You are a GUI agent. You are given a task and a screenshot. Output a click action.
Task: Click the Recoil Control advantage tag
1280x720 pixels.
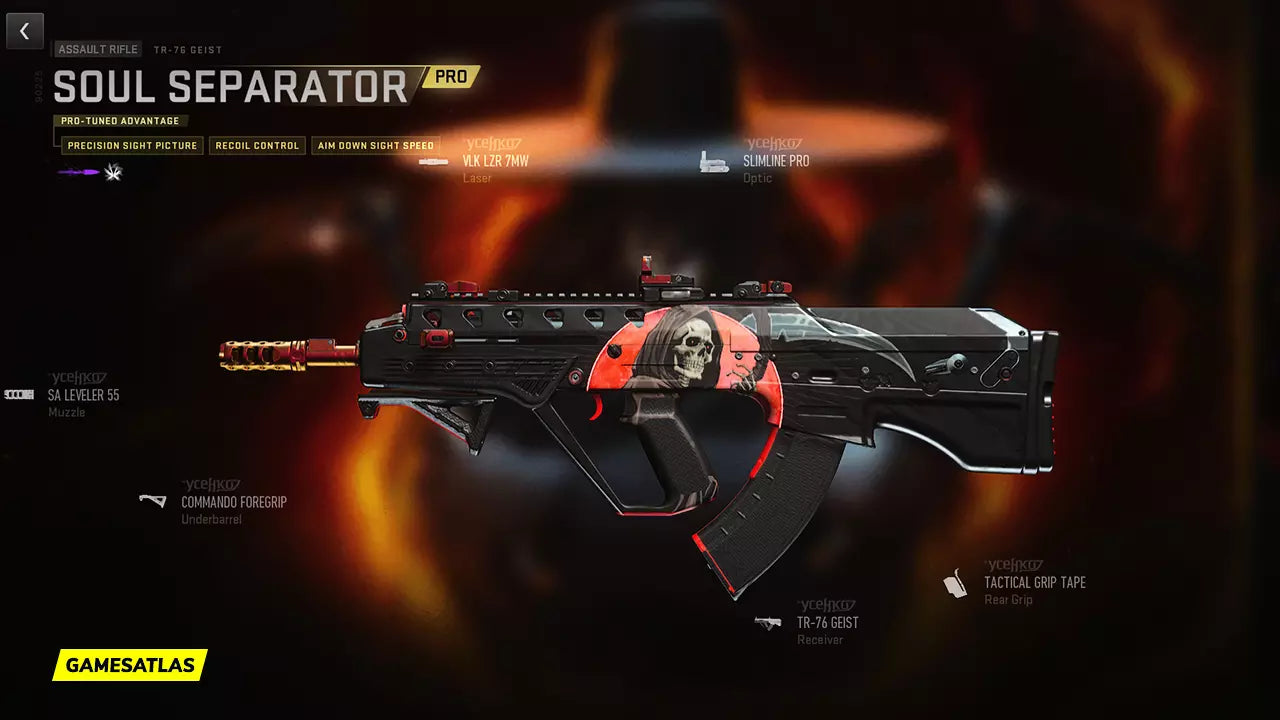[257, 146]
